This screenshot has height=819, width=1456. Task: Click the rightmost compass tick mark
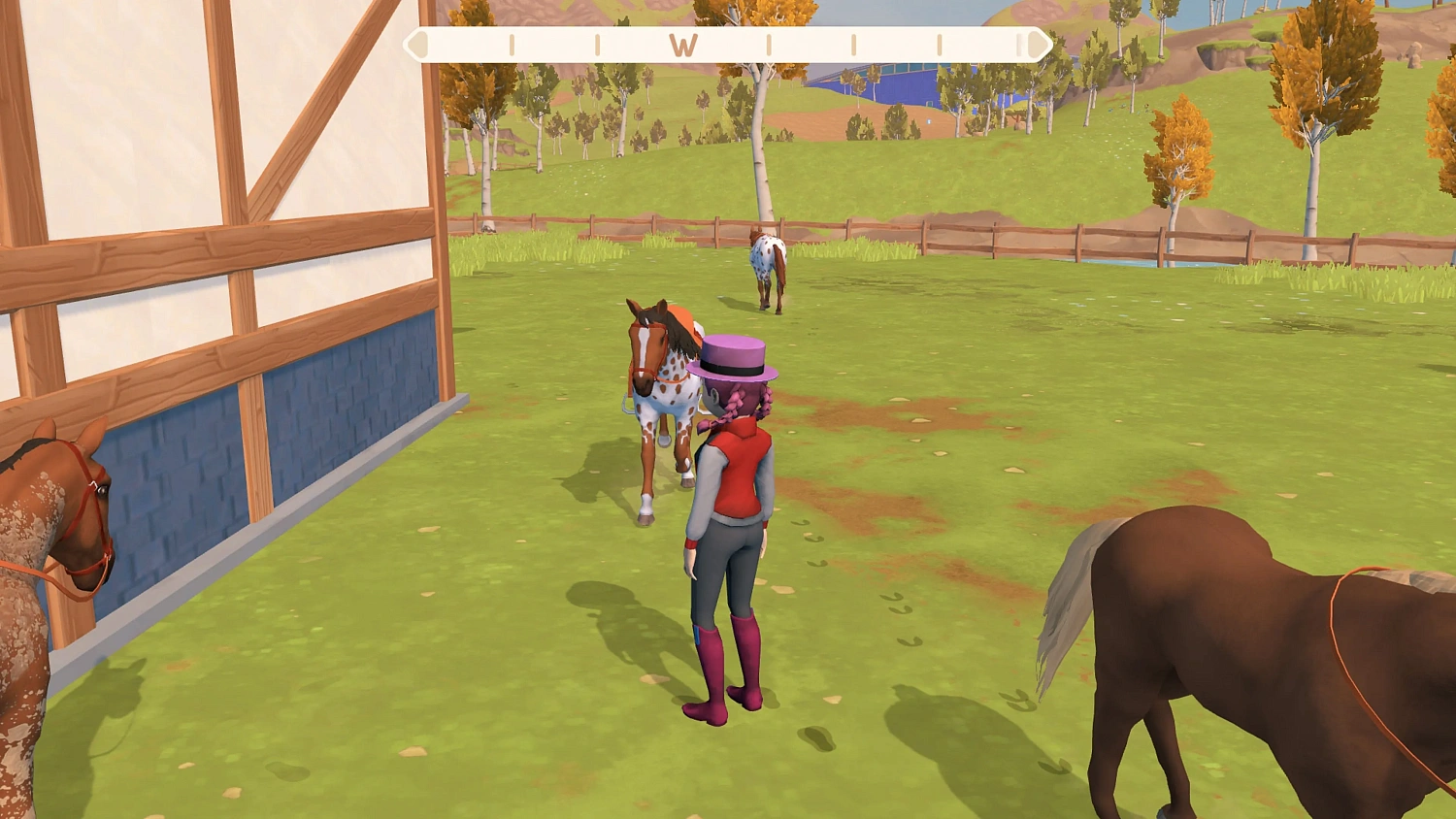(939, 44)
